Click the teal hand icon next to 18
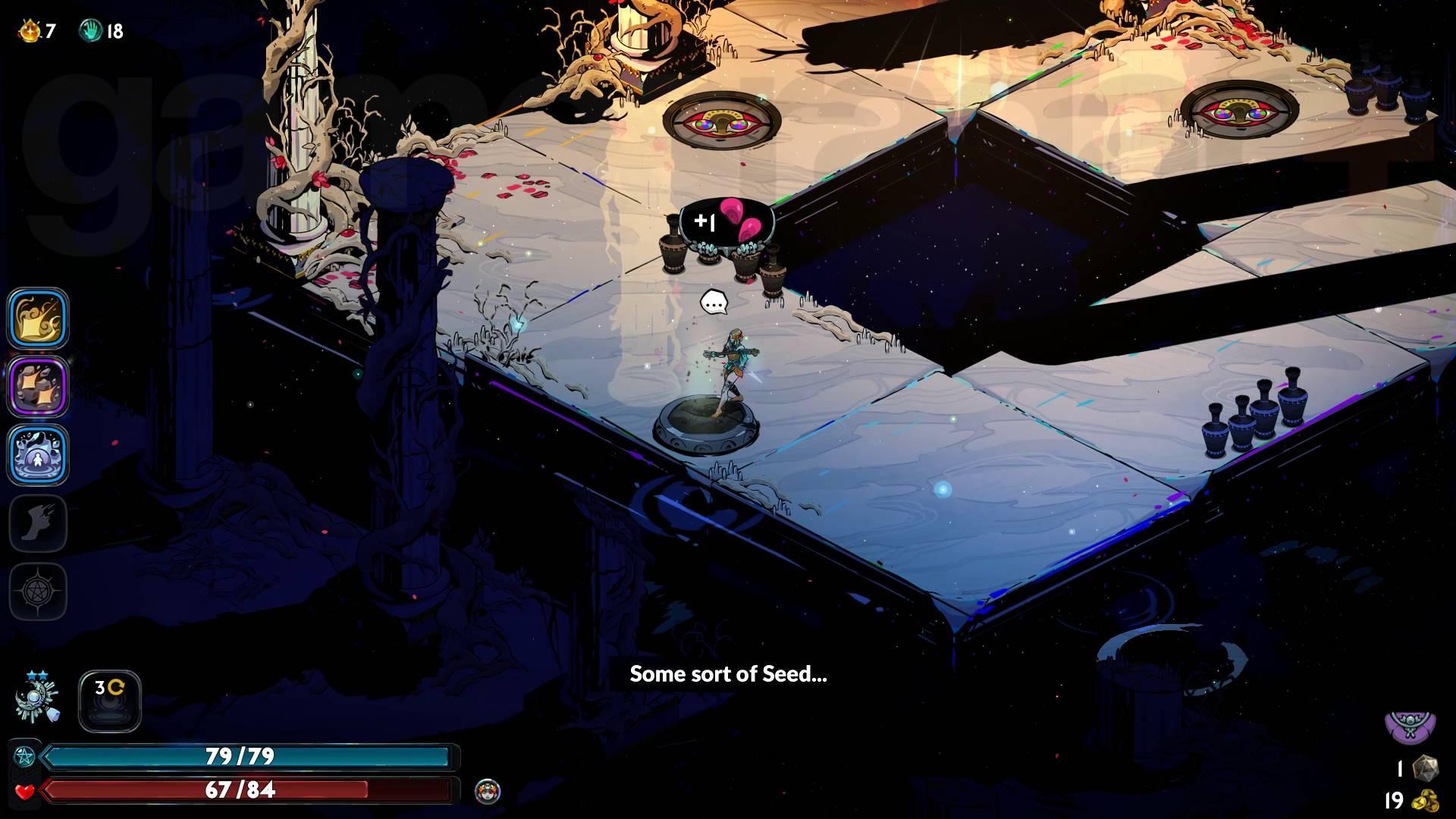This screenshot has height=819, width=1456. pos(90,31)
